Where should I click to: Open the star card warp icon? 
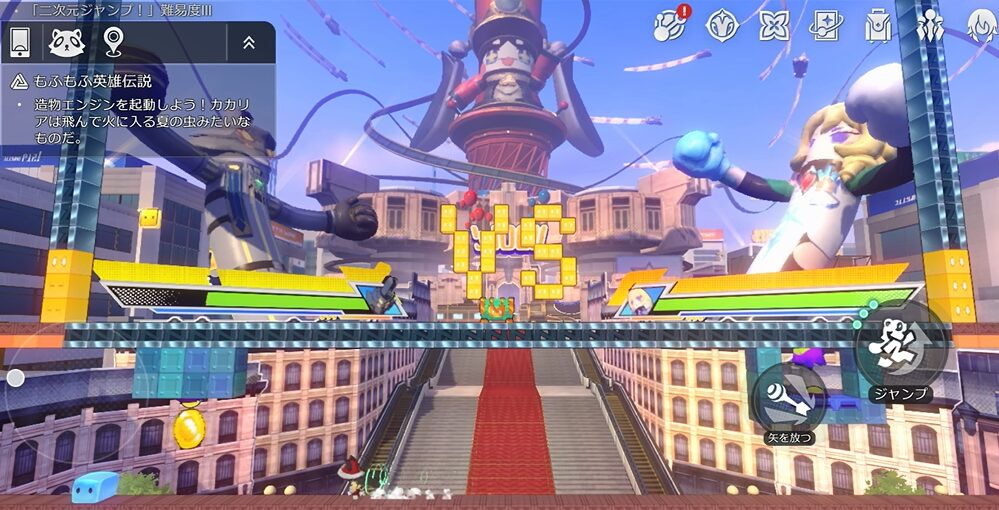point(826,25)
